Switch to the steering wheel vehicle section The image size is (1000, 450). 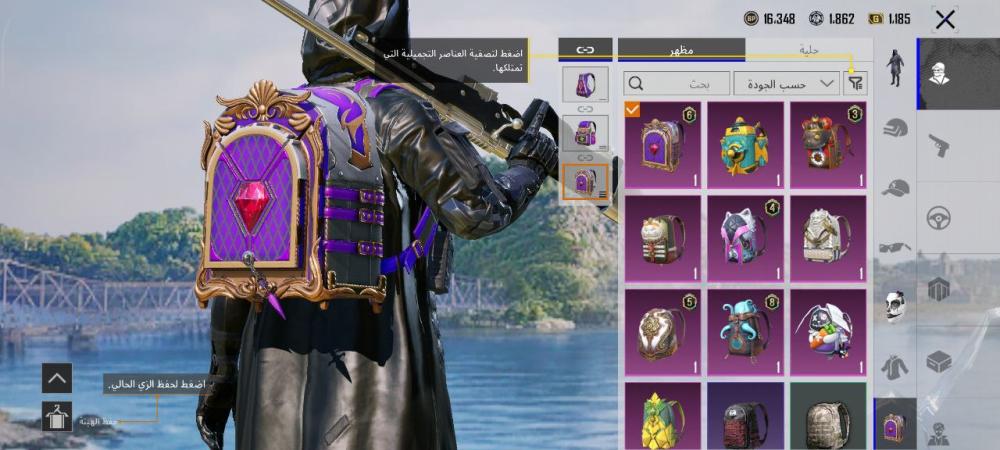pyautogui.click(x=939, y=218)
